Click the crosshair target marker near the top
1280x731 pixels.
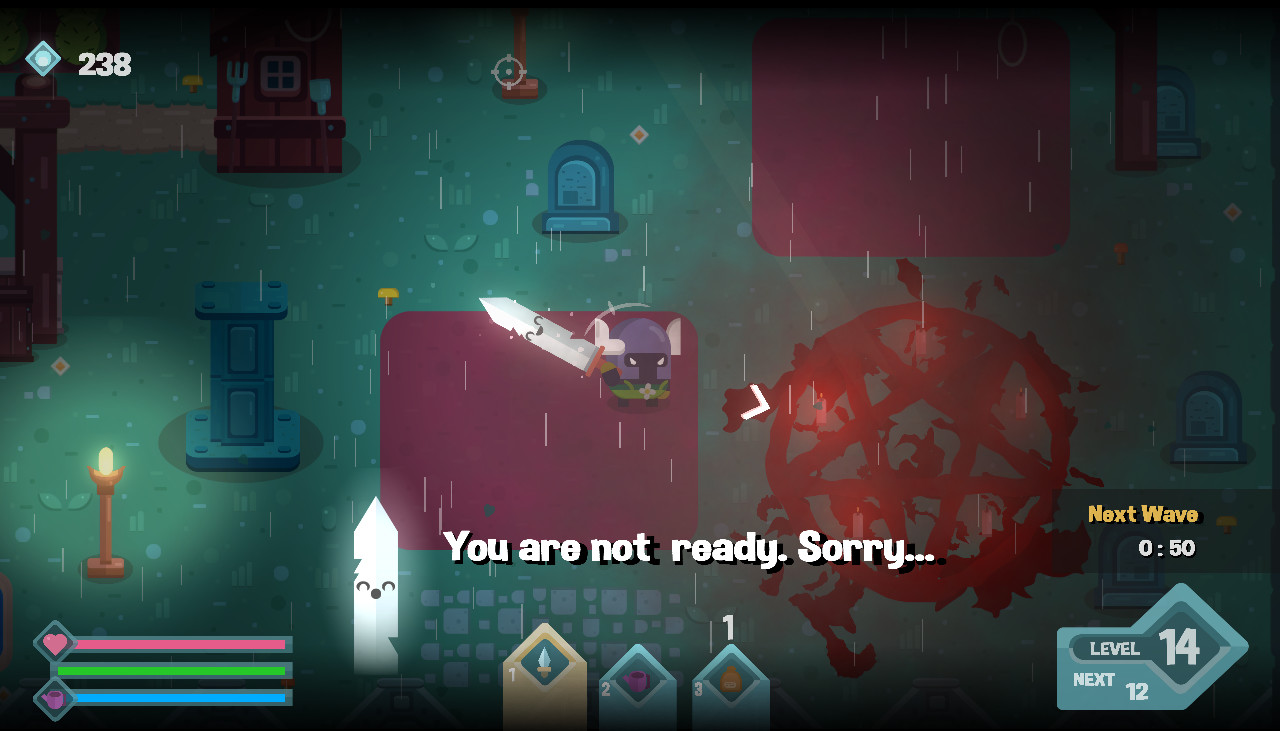coord(508,71)
